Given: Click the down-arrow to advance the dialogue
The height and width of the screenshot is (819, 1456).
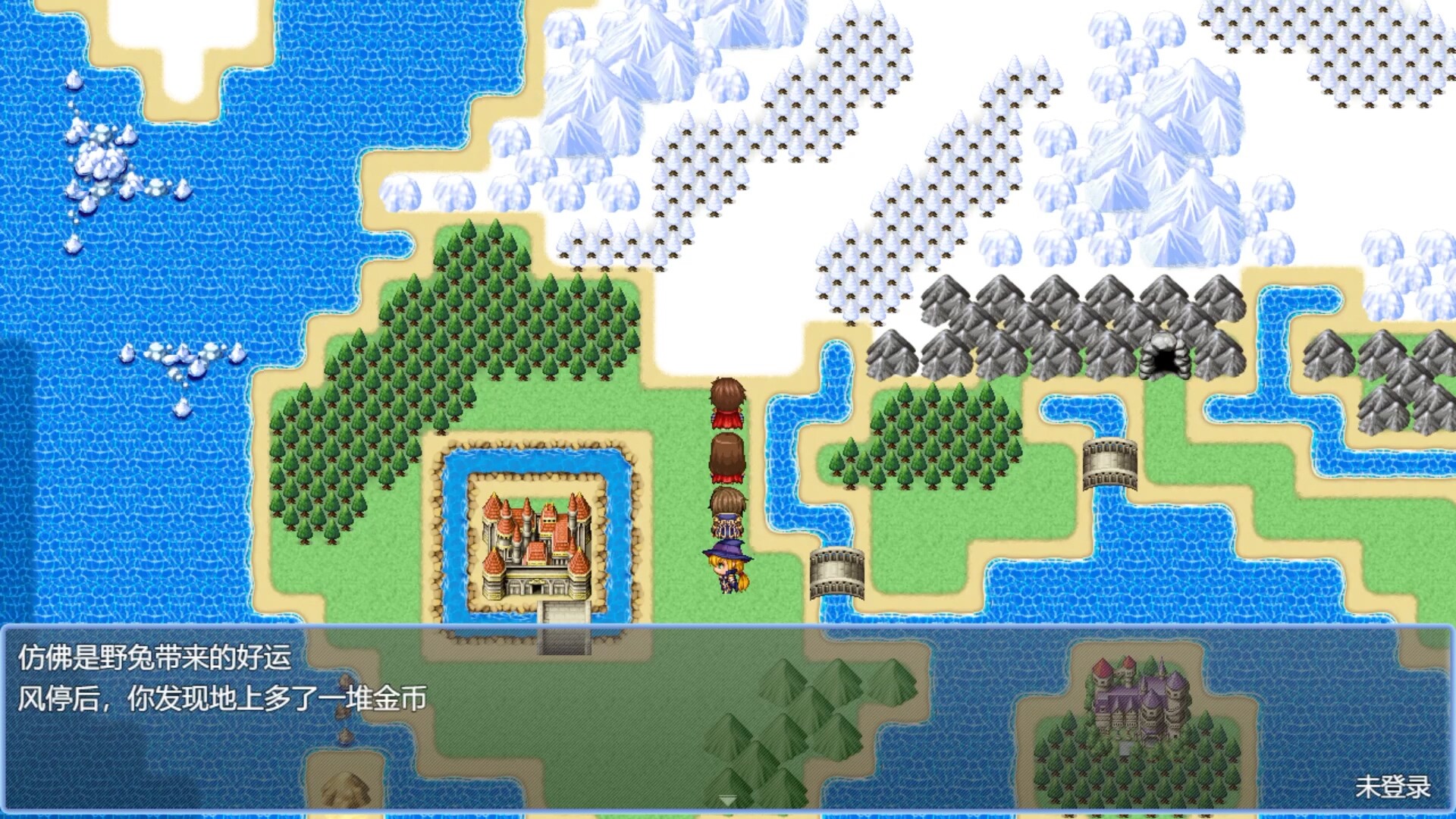Looking at the screenshot, I should coord(728,799).
